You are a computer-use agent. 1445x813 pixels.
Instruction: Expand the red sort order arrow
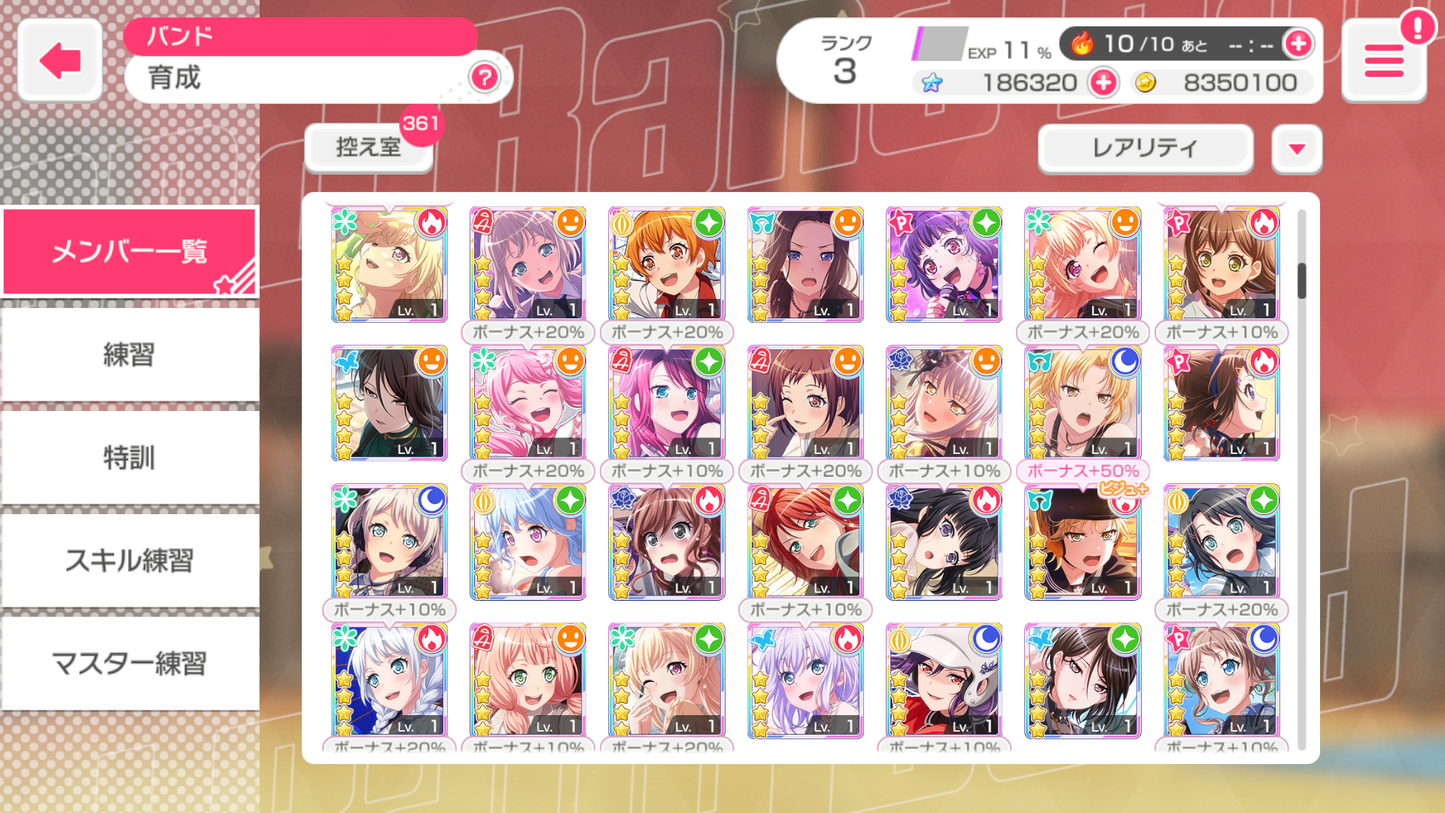[x=1296, y=148]
